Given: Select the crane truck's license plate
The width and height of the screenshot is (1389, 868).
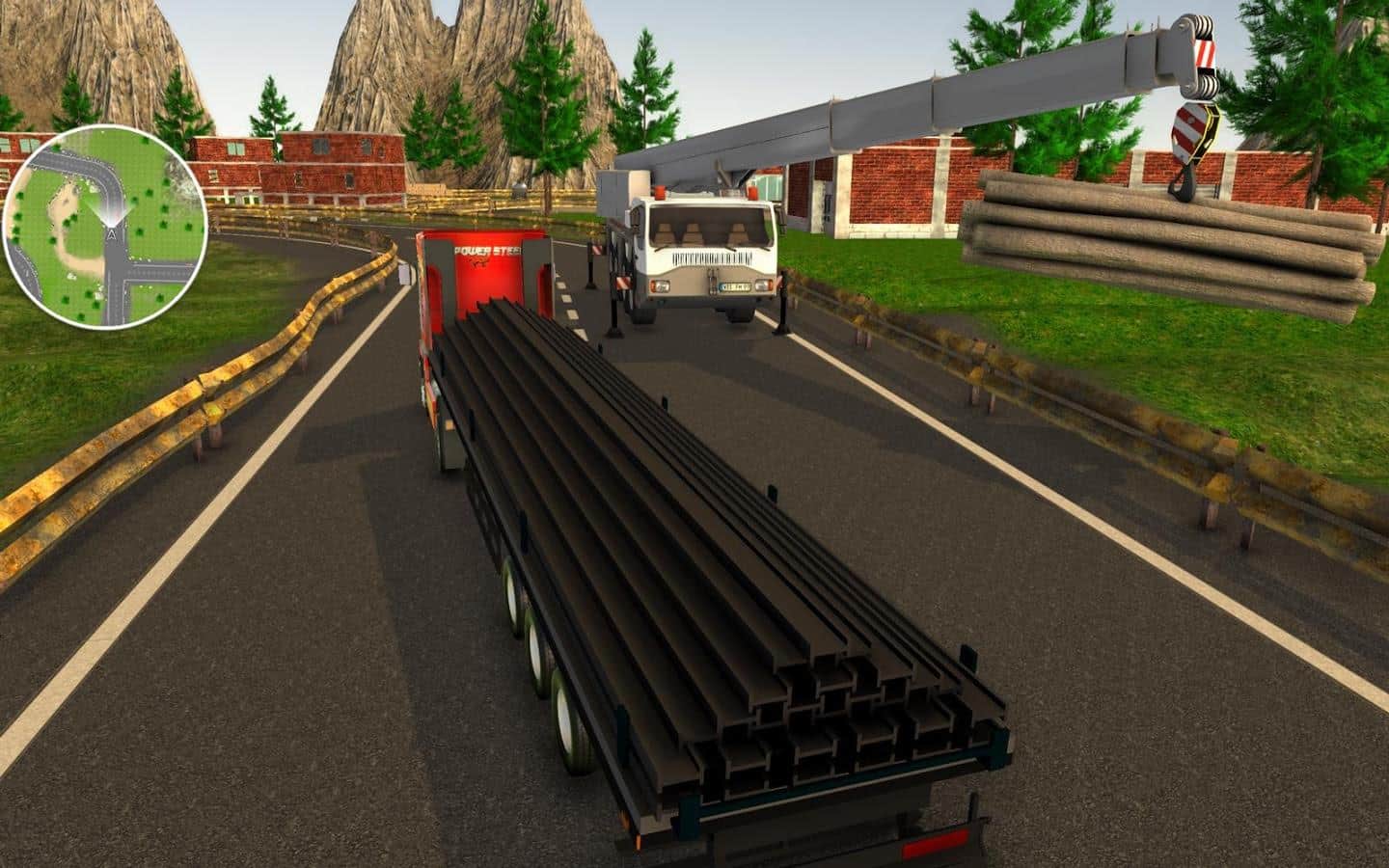Looking at the screenshot, I should 736,286.
